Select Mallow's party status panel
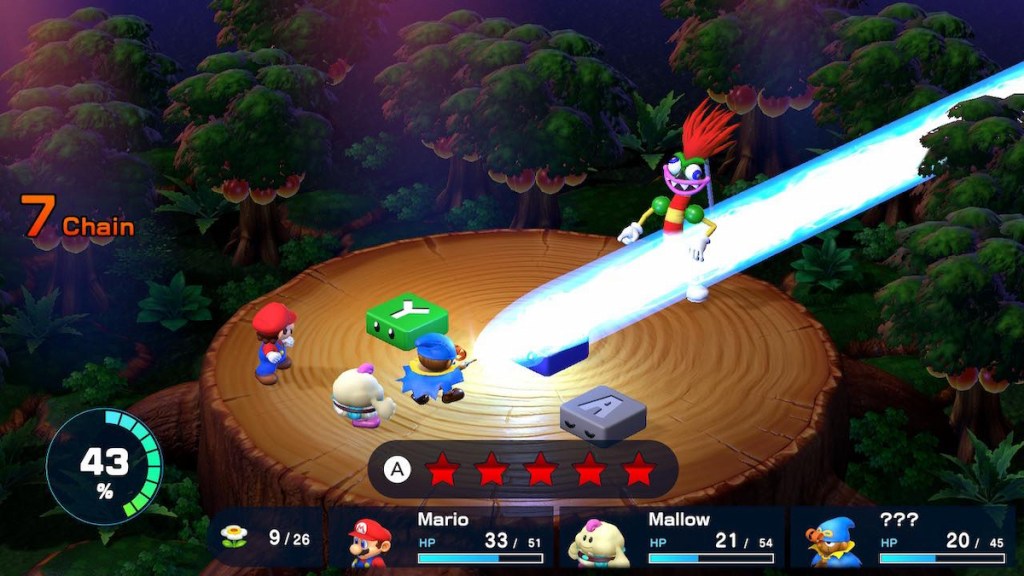 click(x=673, y=539)
